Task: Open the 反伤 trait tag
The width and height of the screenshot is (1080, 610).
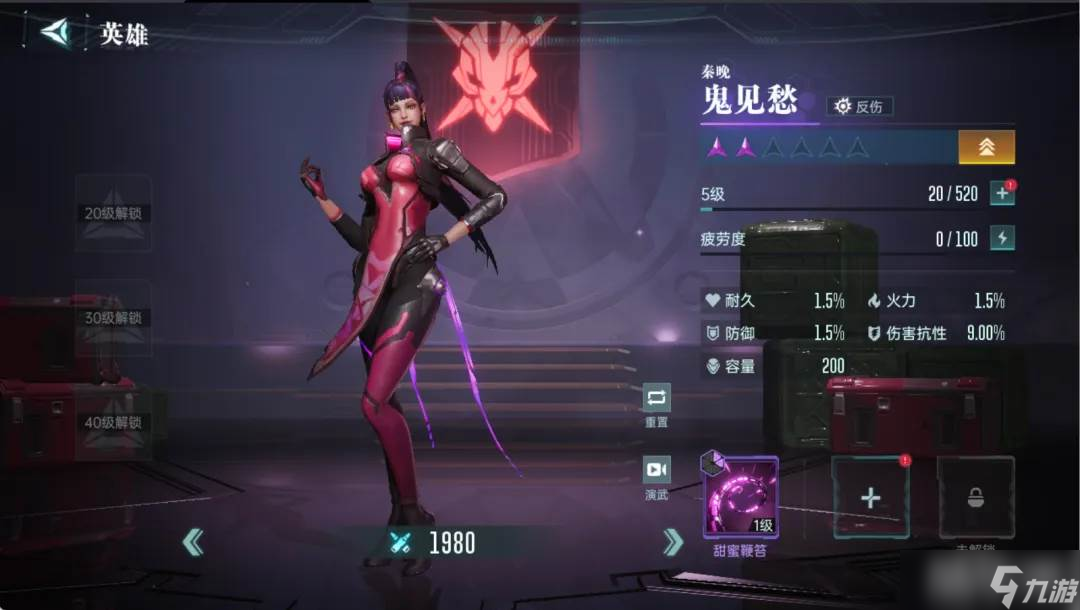Action: pos(860,106)
